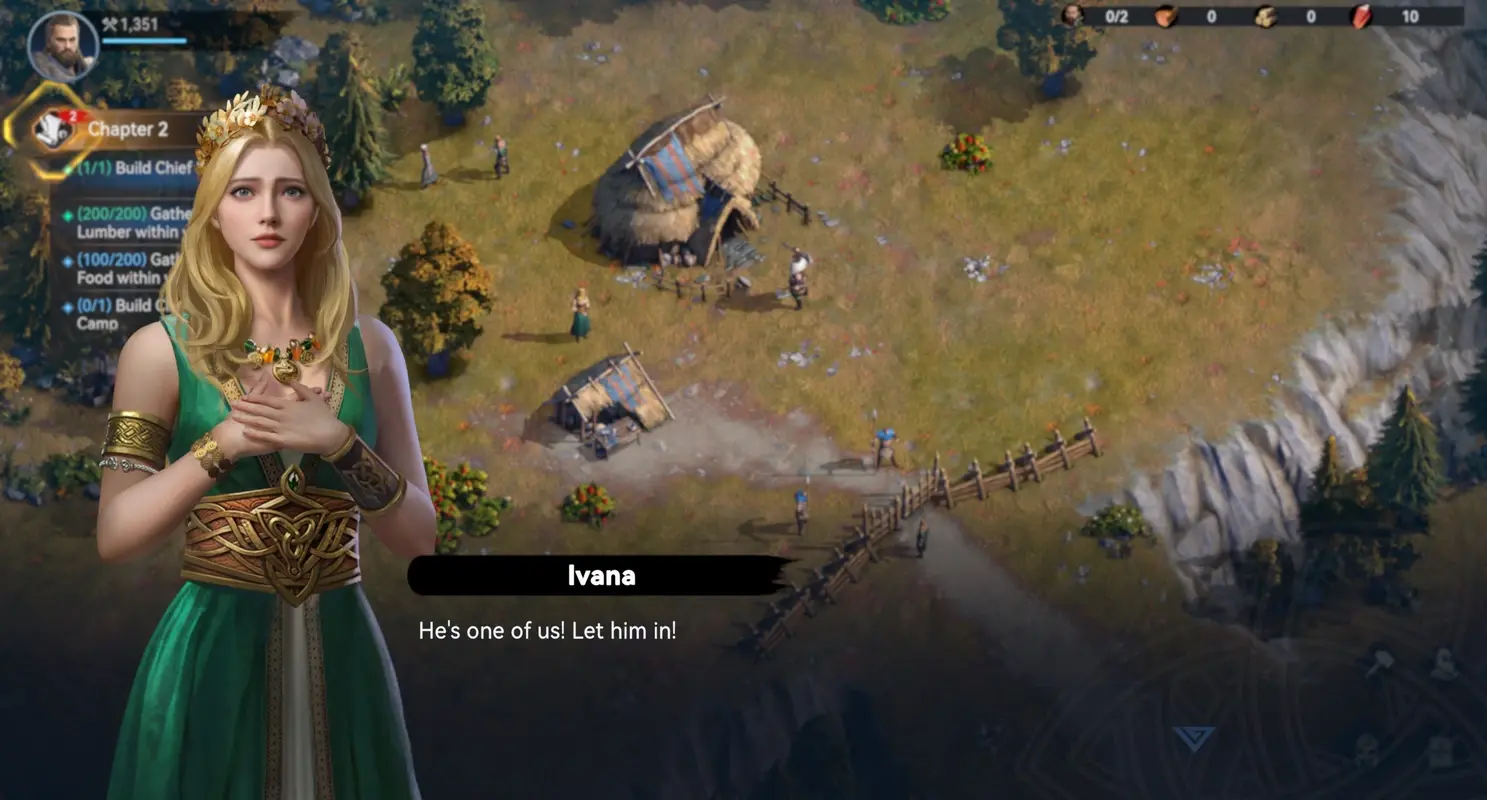Click the hero slots icon showing 0/2
The width and height of the screenshot is (1487, 800).
coord(1072,17)
